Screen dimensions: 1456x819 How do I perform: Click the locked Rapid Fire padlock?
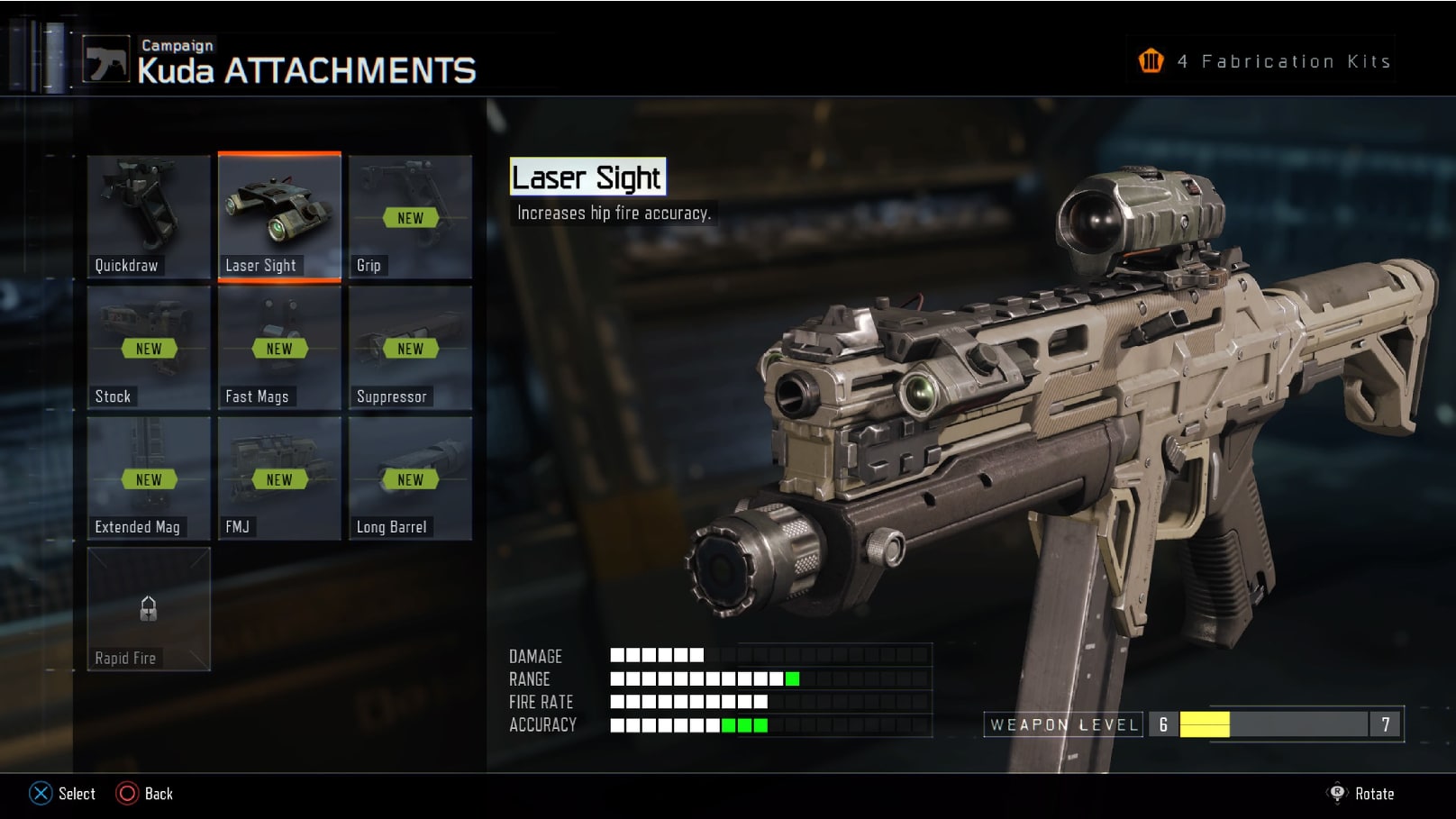click(x=147, y=609)
